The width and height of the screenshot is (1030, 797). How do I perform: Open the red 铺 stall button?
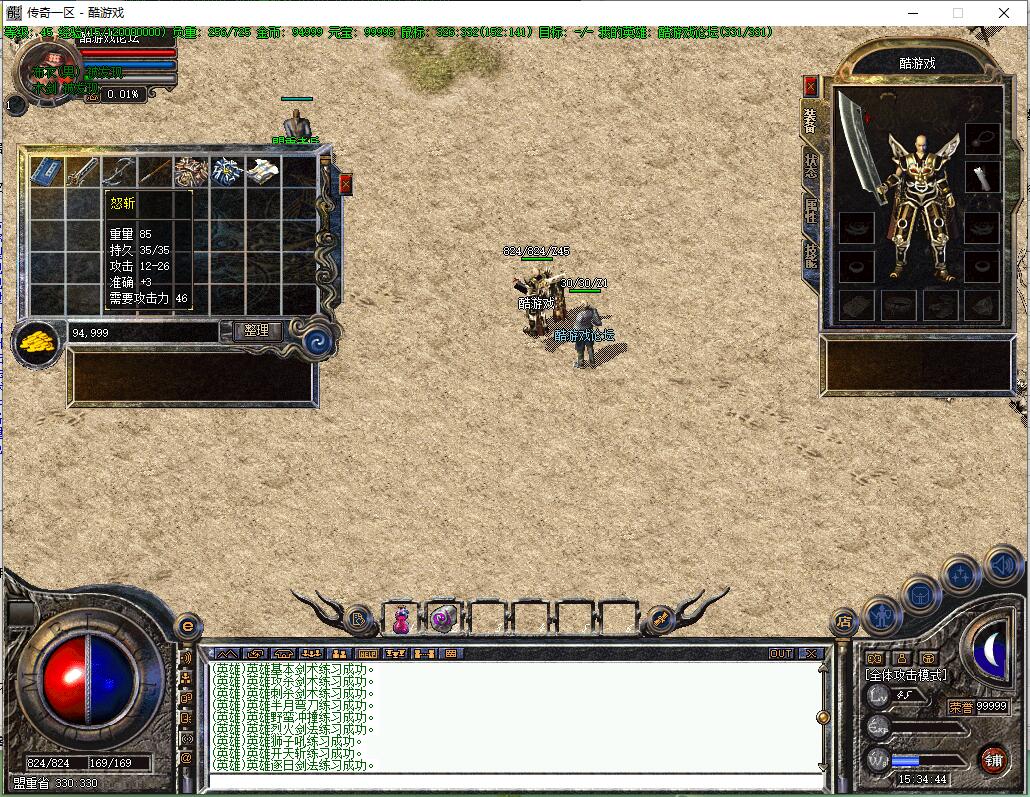(992, 759)
